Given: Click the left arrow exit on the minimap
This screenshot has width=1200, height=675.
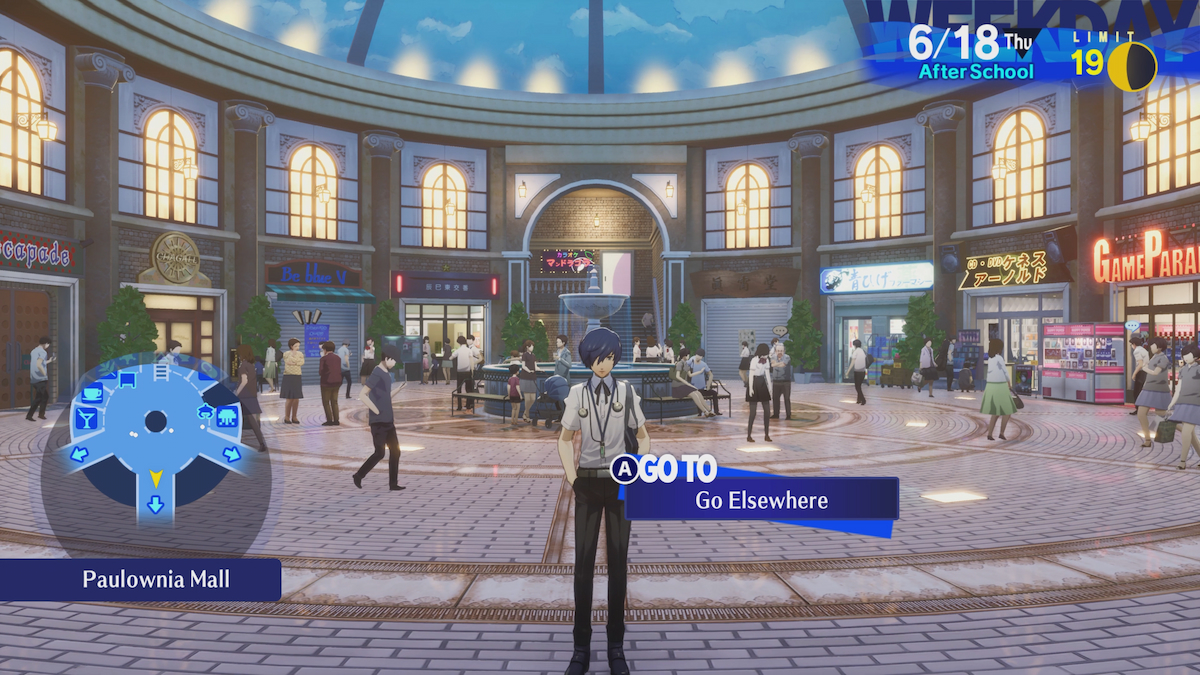Looking at the screenshot, I should (79, 455).
